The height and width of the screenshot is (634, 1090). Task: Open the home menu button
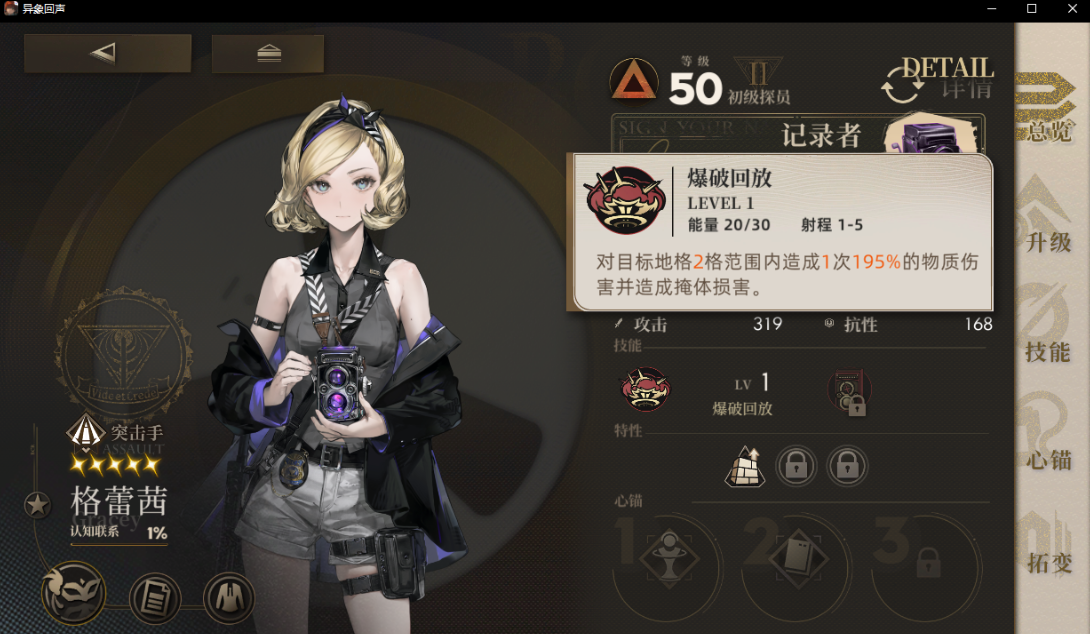(268, 54)
